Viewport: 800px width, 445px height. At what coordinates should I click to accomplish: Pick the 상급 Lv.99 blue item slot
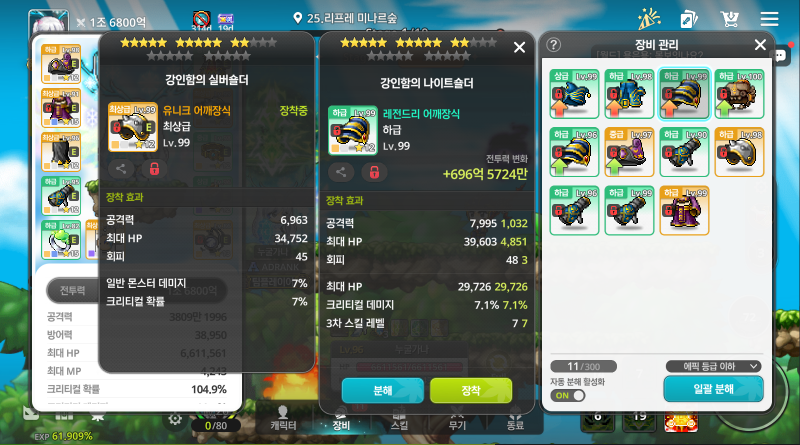tap(574, 94)
